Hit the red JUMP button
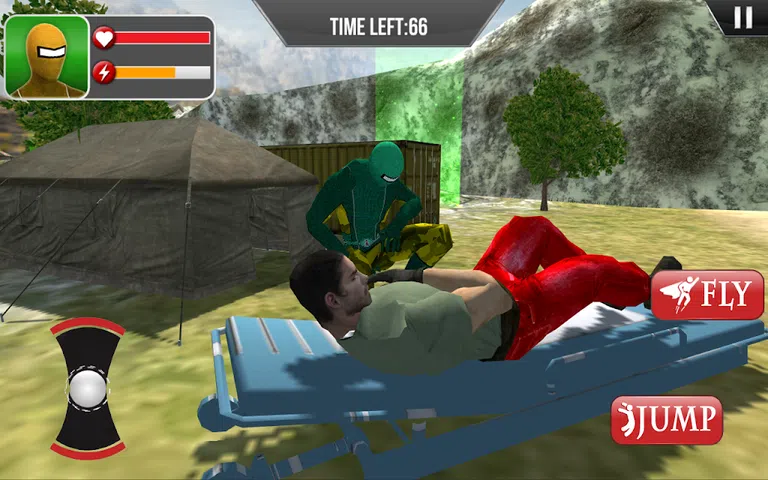768x480 pixels. point(667,419)
